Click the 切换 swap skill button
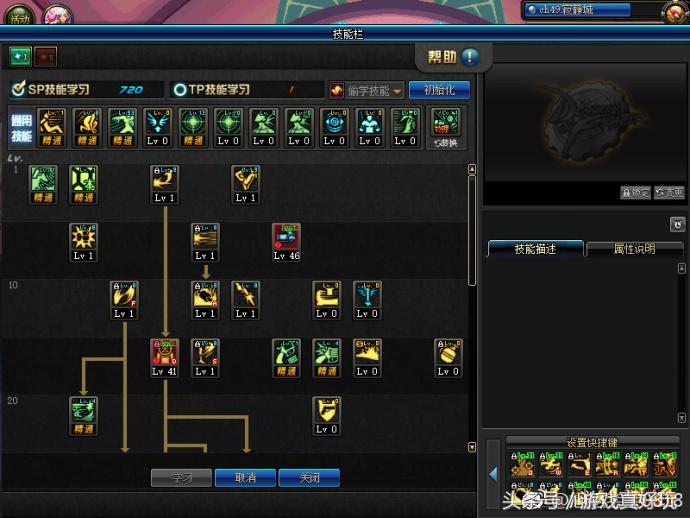The height and width of the screenshot is (518, 690). point(446,127)
